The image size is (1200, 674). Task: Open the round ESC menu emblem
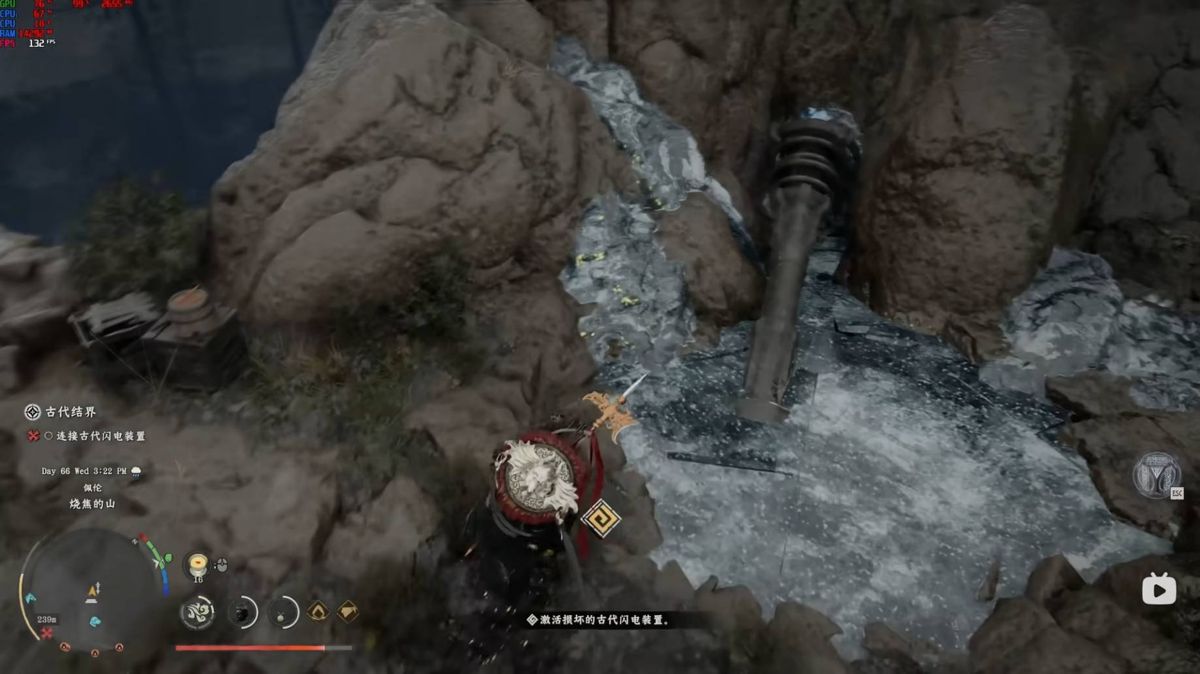[x=1156, y=475]
